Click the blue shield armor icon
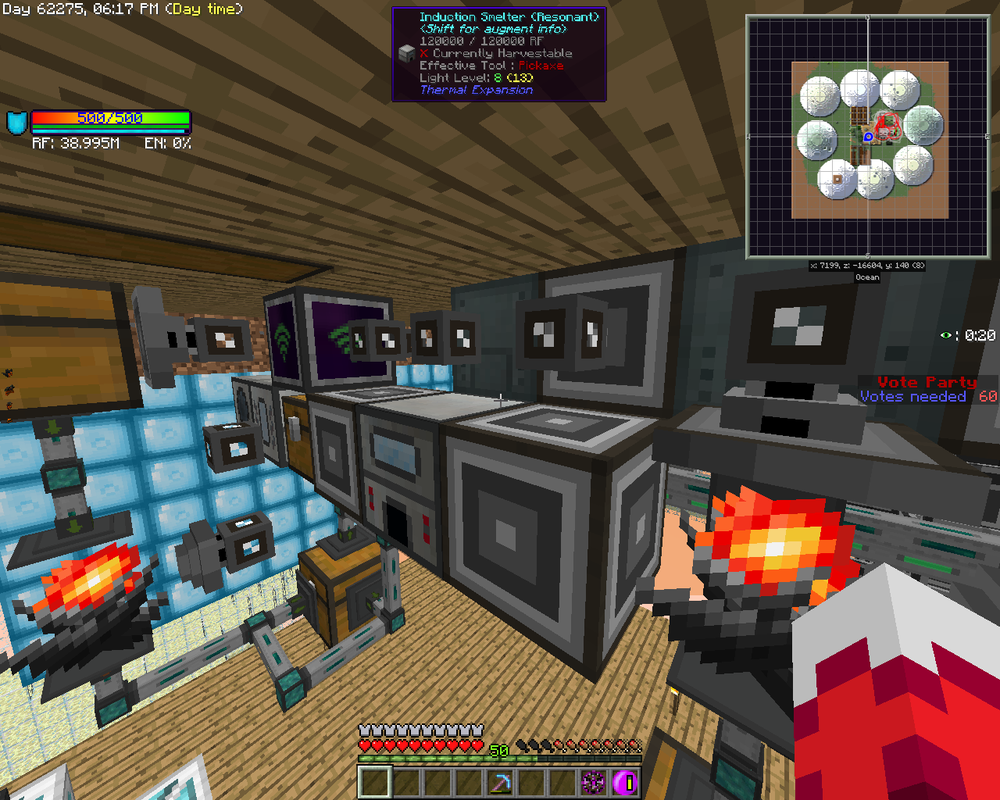Image resolution: width=1000 pixels, height=800 pixels. 16,123
